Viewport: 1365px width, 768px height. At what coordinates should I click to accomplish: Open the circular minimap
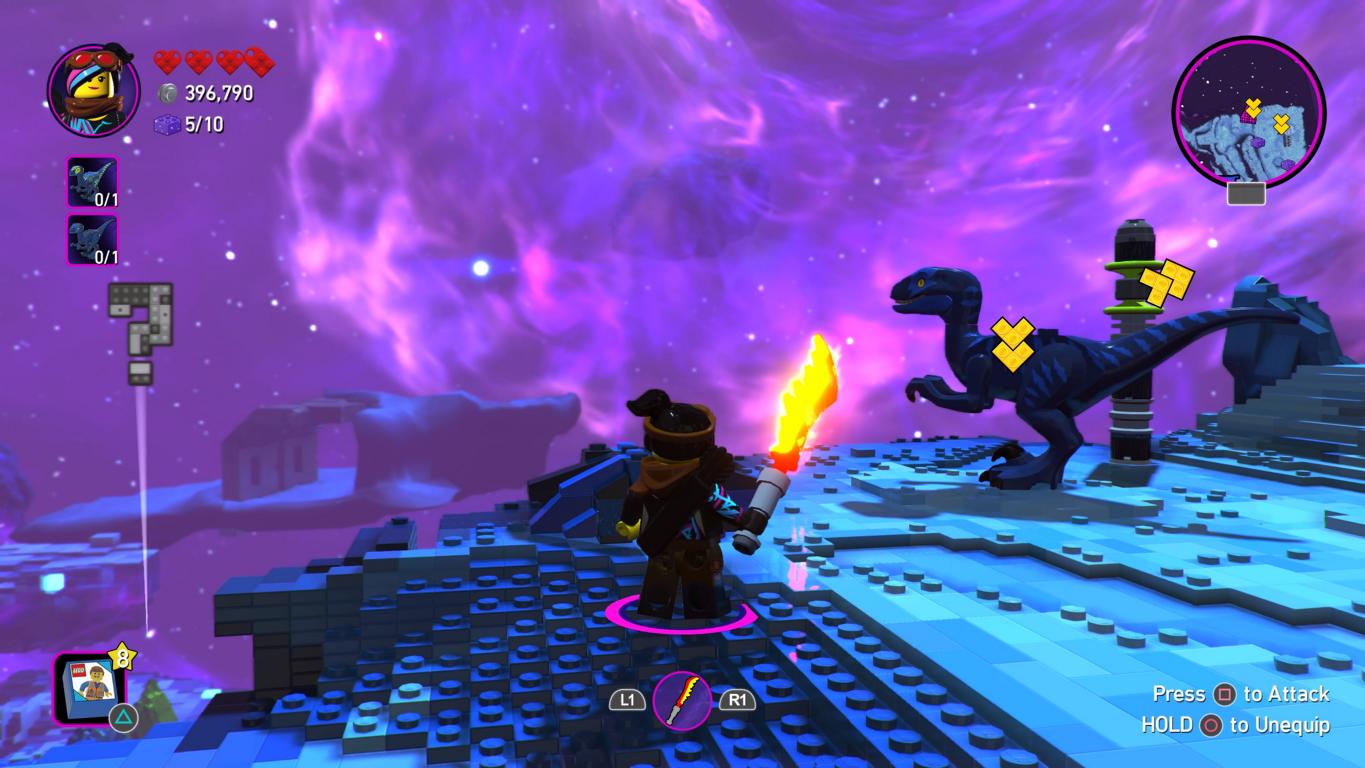tap(1248, 111)
